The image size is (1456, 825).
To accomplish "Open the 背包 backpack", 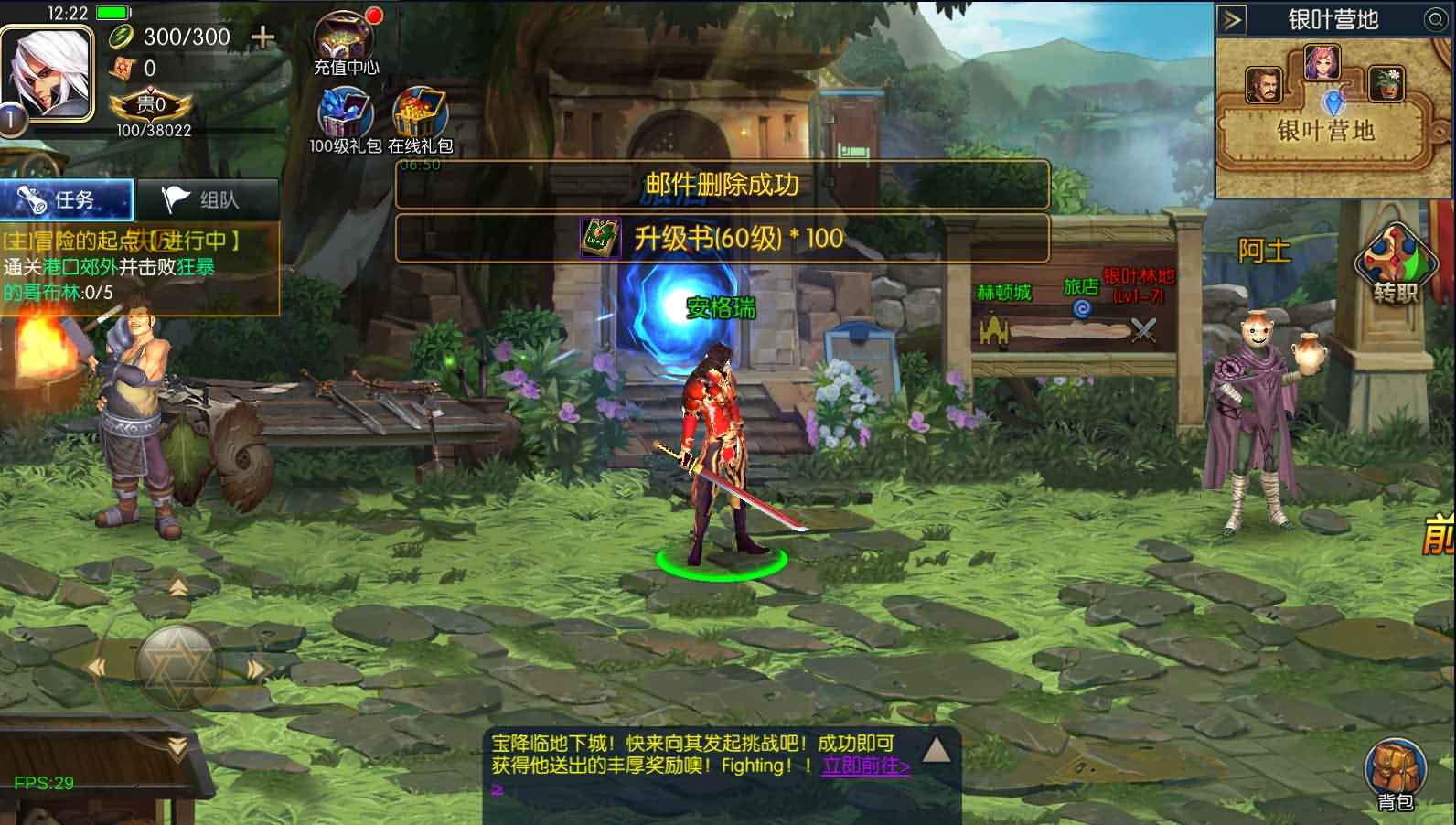I will (x=1395, y=774).
